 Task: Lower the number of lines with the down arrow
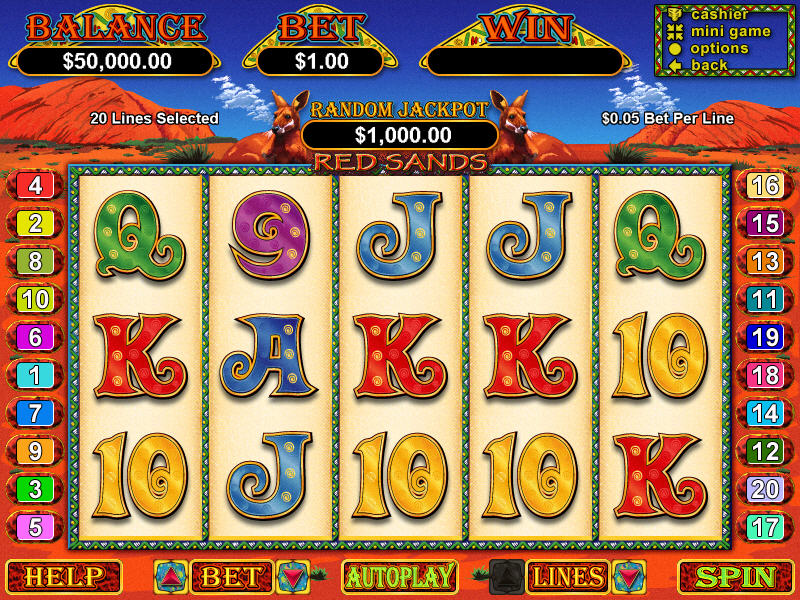[x=628, y=577]
